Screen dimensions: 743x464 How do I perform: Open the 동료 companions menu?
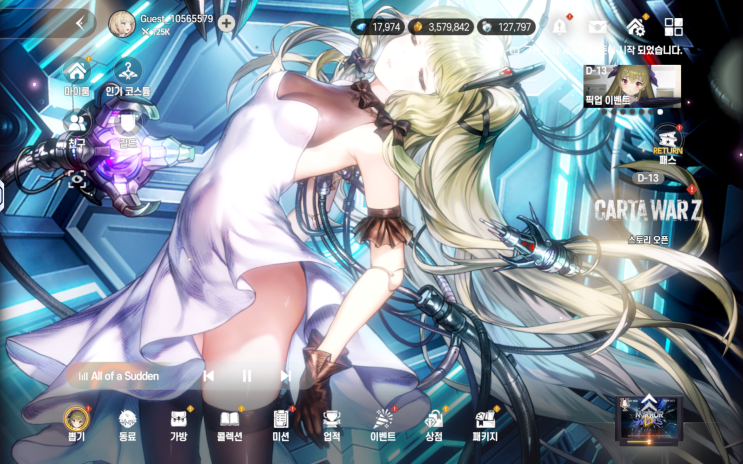127,422
